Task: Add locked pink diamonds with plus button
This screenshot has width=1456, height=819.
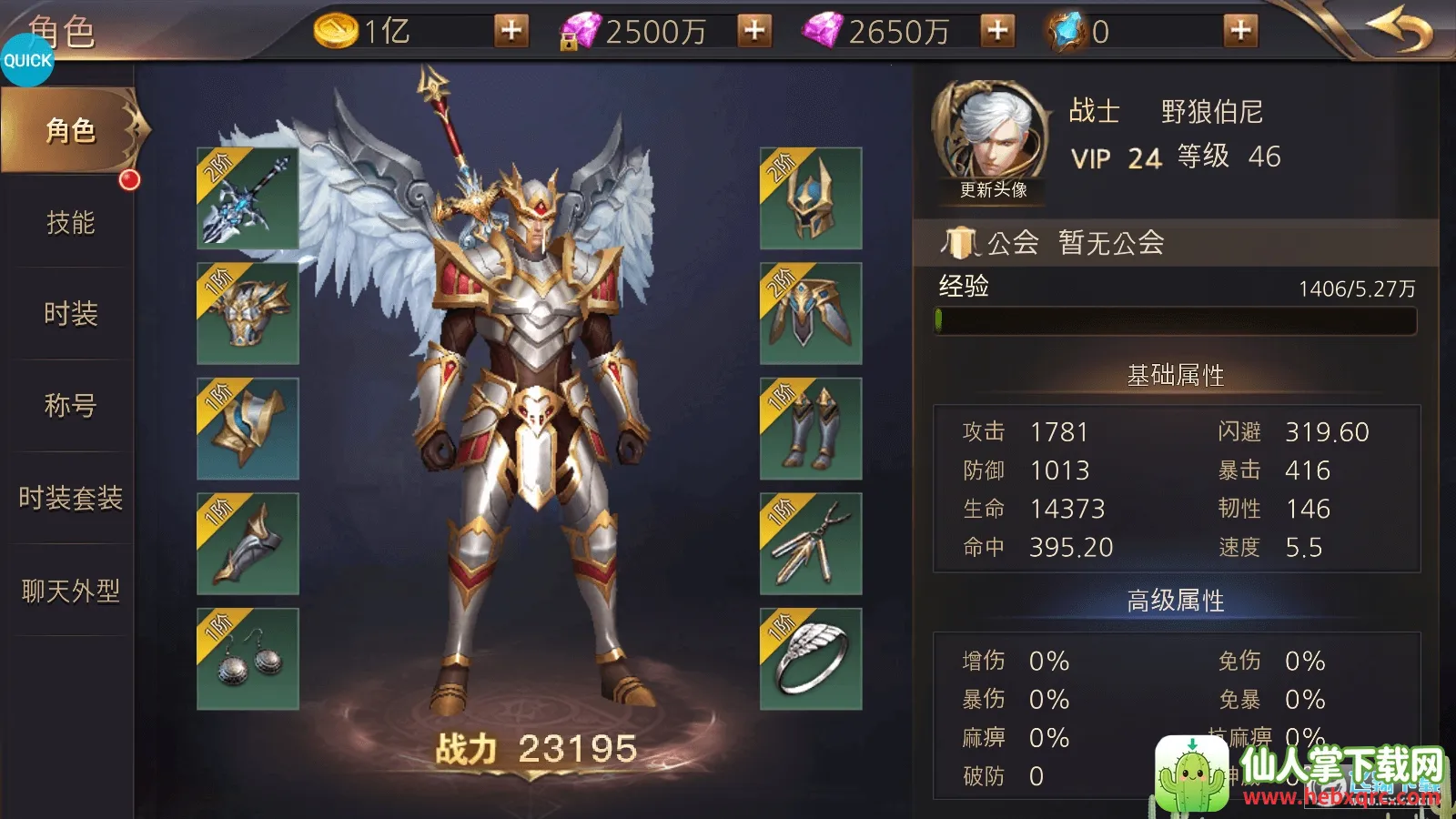Action: pos(754,31)
